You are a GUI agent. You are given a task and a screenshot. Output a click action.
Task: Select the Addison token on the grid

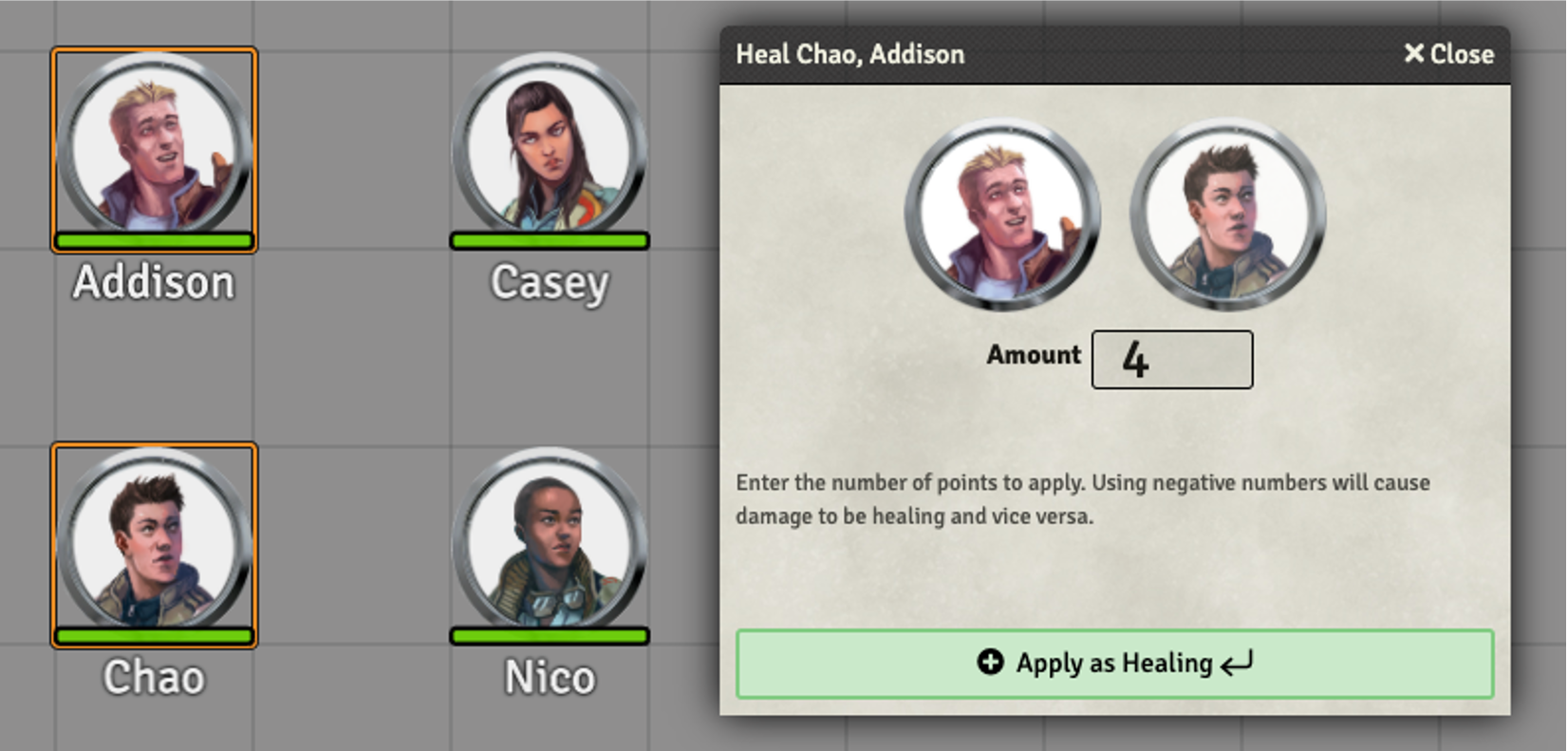(x=154, y=149)
